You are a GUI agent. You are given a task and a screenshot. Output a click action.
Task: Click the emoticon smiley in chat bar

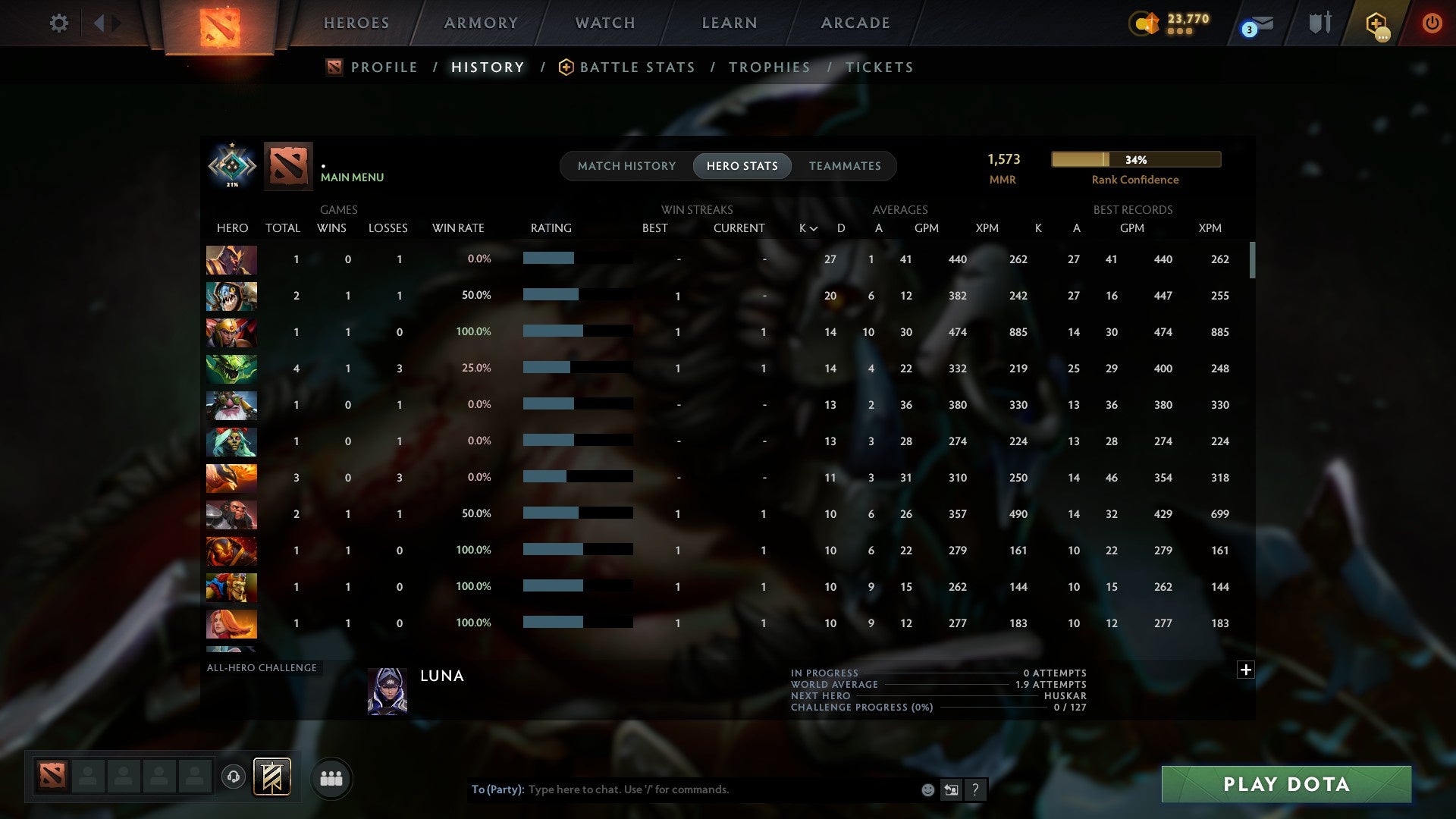coord(927,789)
